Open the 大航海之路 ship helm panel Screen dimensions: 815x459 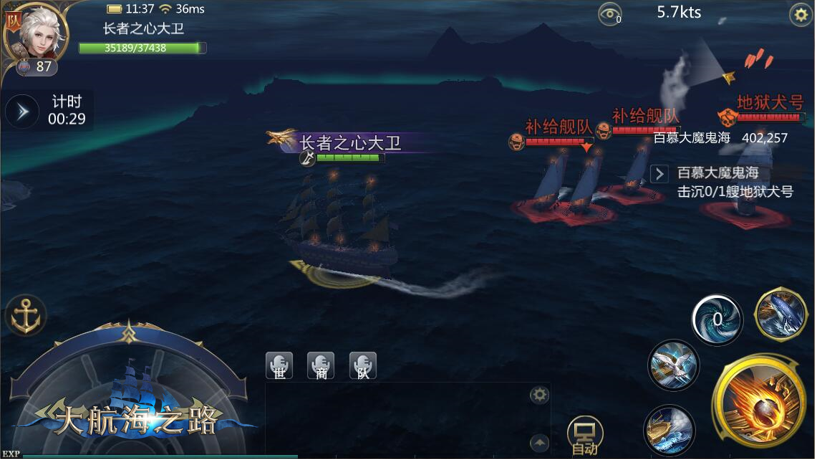128,392
